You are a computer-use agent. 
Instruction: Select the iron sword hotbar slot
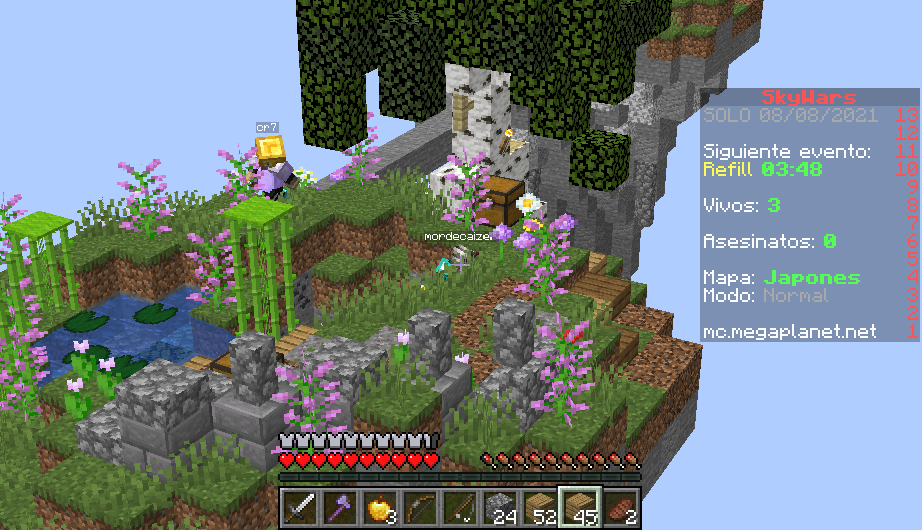(x=299, y=508)
